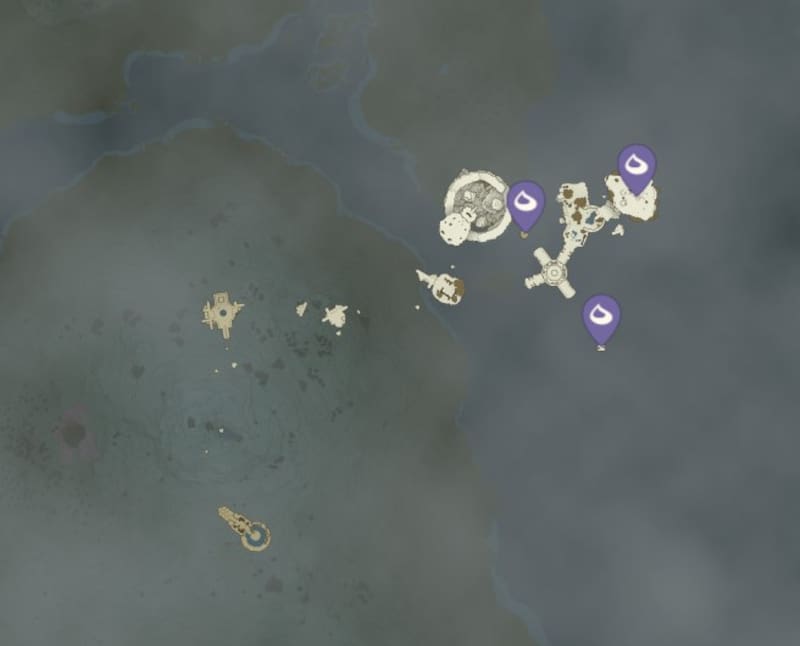Screen dimensions: 800x646
Task: Click the purple marker on the easternmost island
Action: pyautogui.click(x=636, y=166)
